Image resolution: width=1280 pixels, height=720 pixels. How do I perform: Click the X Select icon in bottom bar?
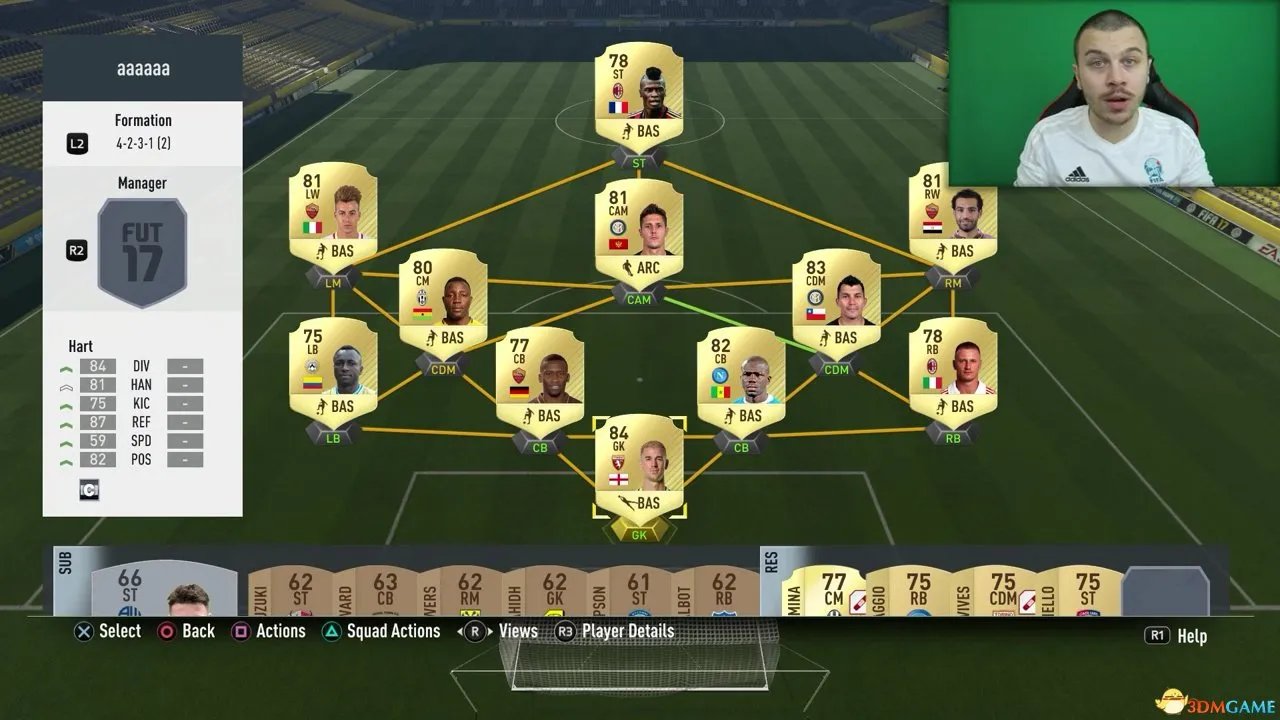[83, 631]
